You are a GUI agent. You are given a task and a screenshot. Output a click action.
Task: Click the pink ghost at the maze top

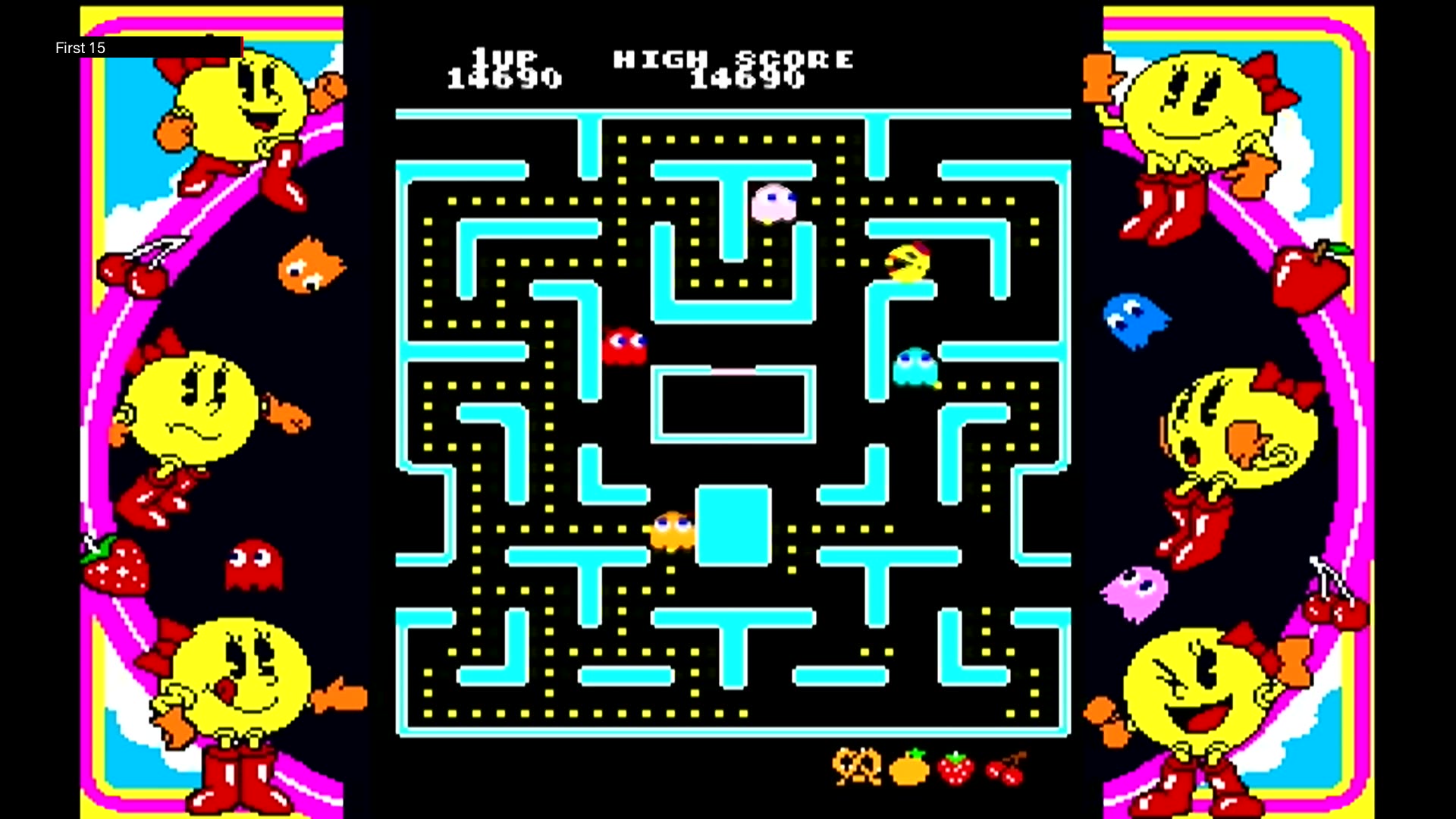coord(773,201)
